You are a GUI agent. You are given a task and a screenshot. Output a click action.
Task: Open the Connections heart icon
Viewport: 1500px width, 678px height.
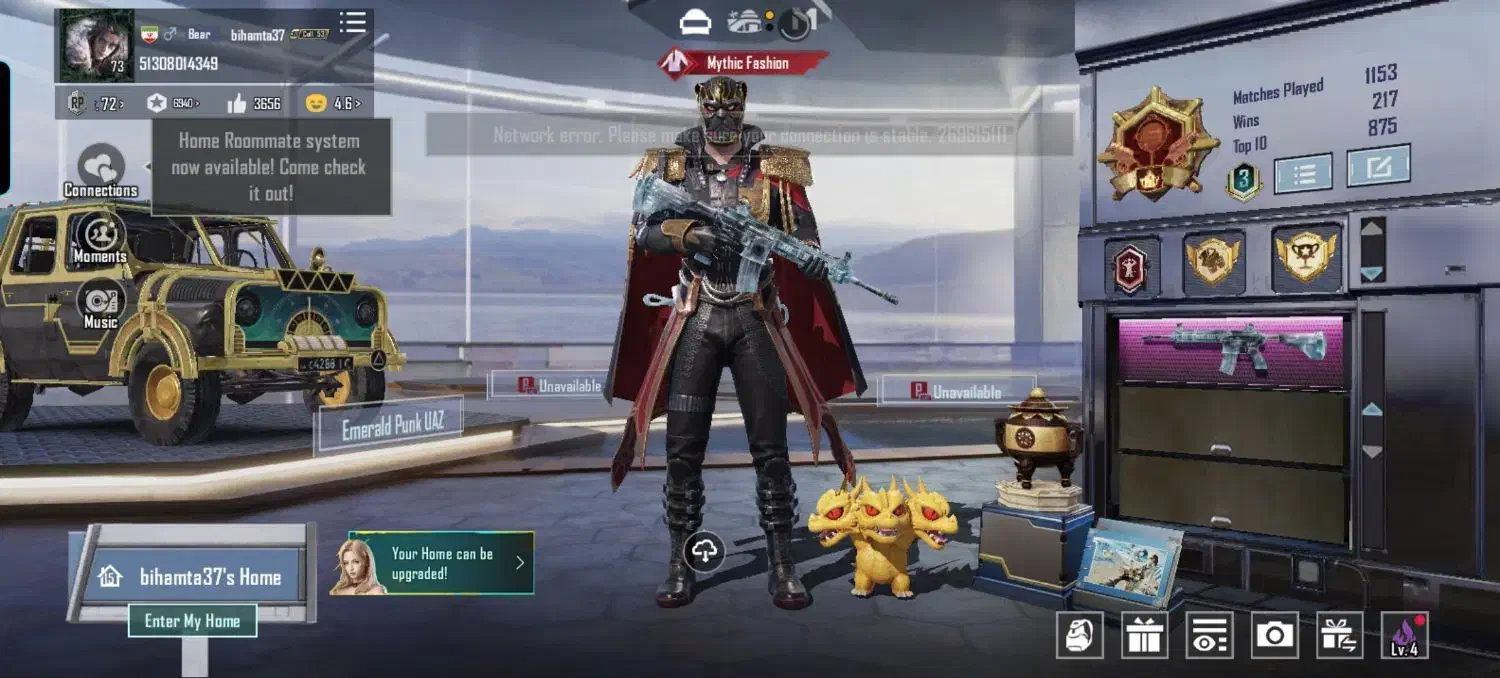pyautogui.click(x=101, y=166)
